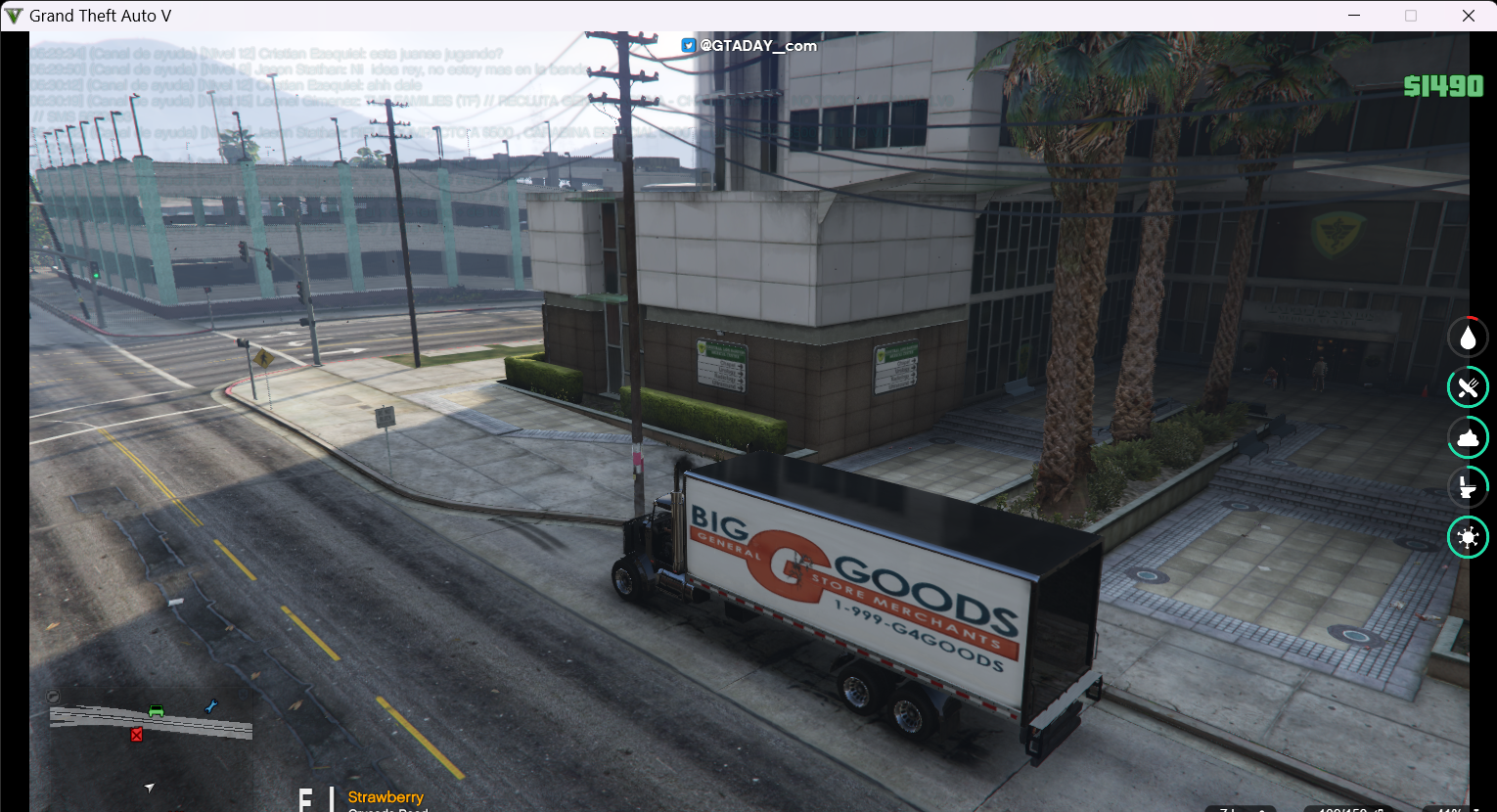Close the Grand Theft Auto V window
The height and width of the screenshot is (812, 1497).
coord(1468,16)
